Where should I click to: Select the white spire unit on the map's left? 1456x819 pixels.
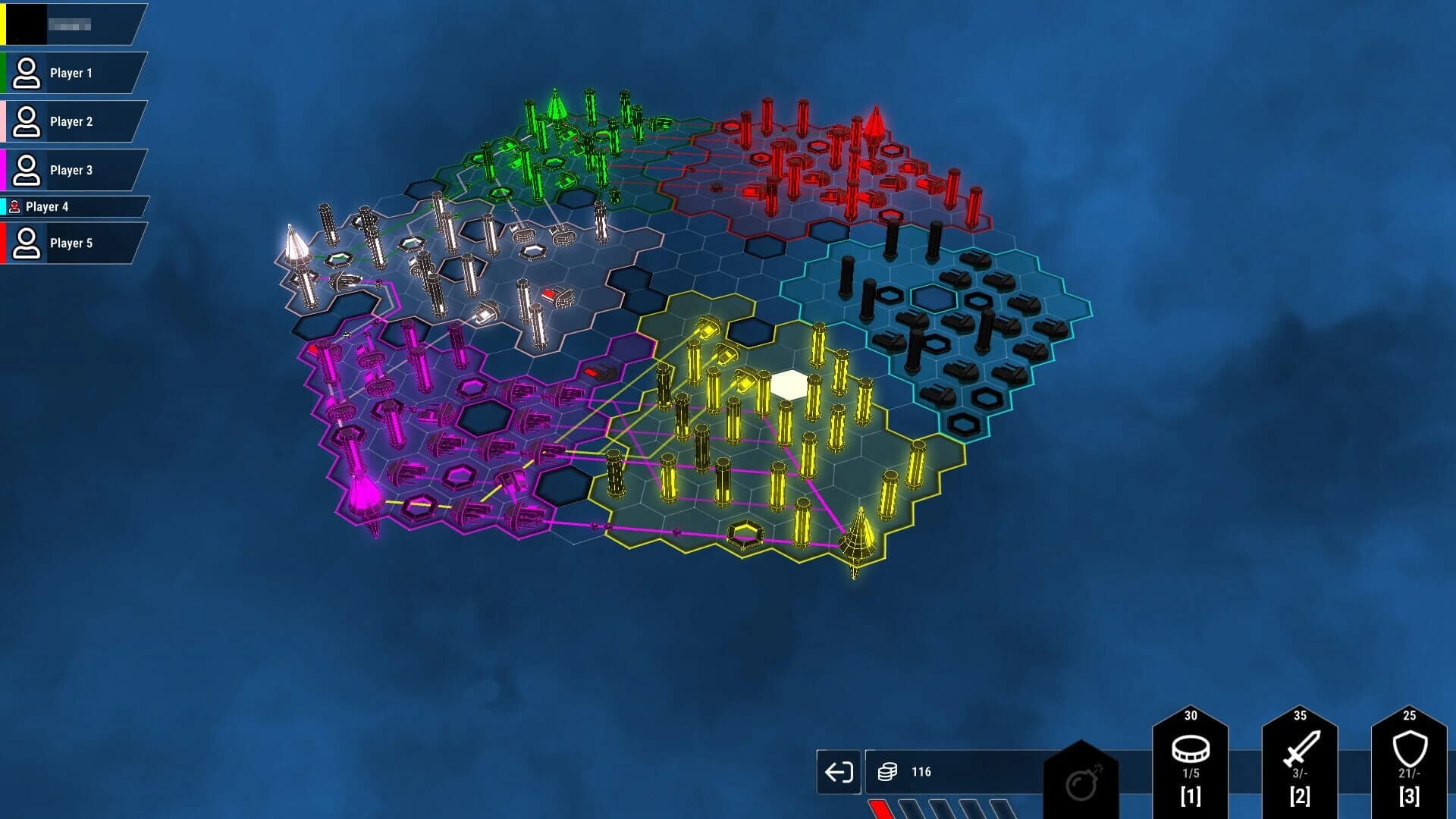[293, 243]
